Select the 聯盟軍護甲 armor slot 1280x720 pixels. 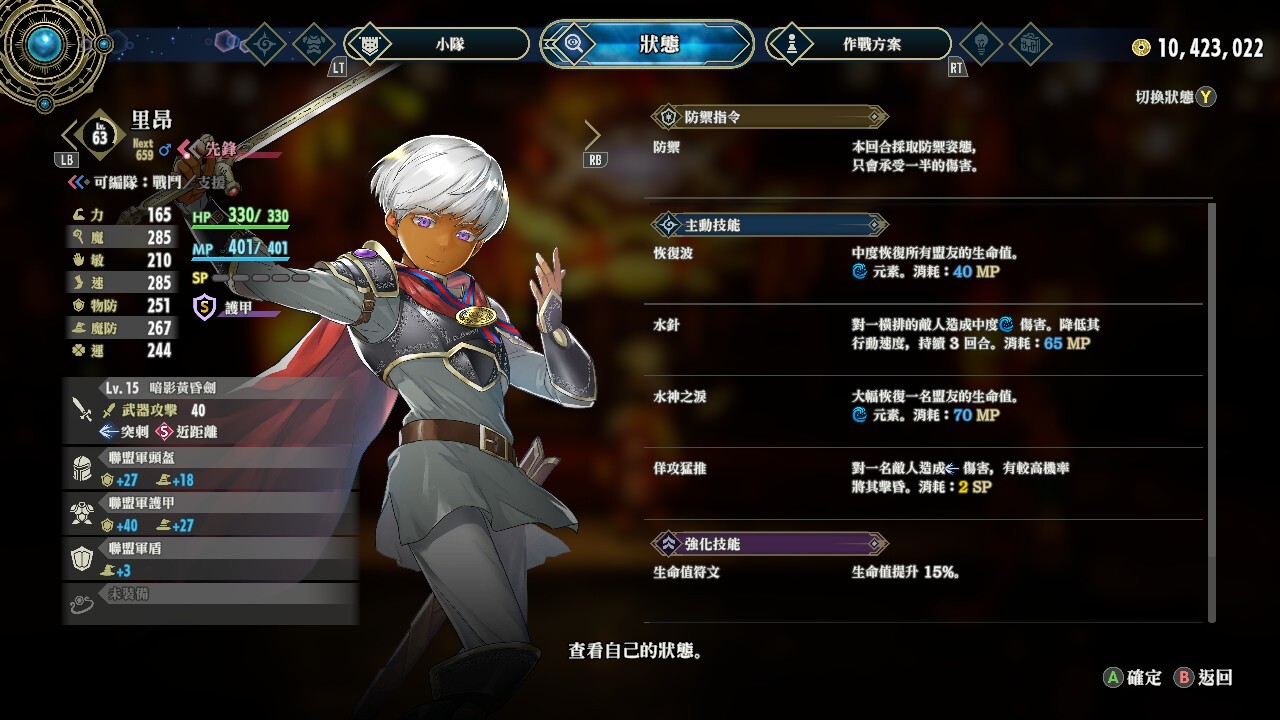point(210,514)
